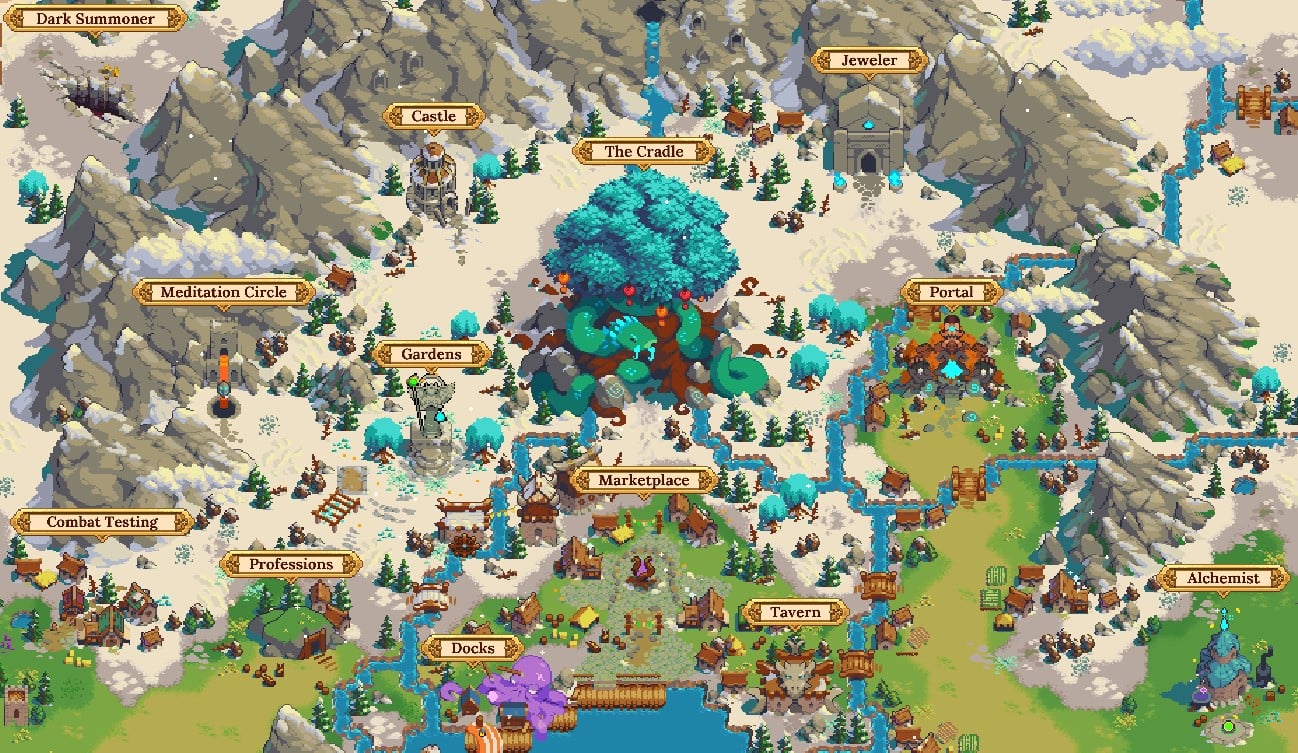Choose Combat Testing

coord(102,522)
